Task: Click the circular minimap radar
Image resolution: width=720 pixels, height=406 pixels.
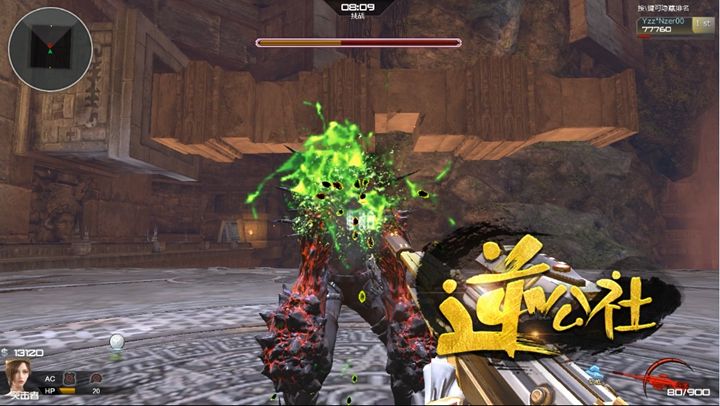Action: (51, 48)
